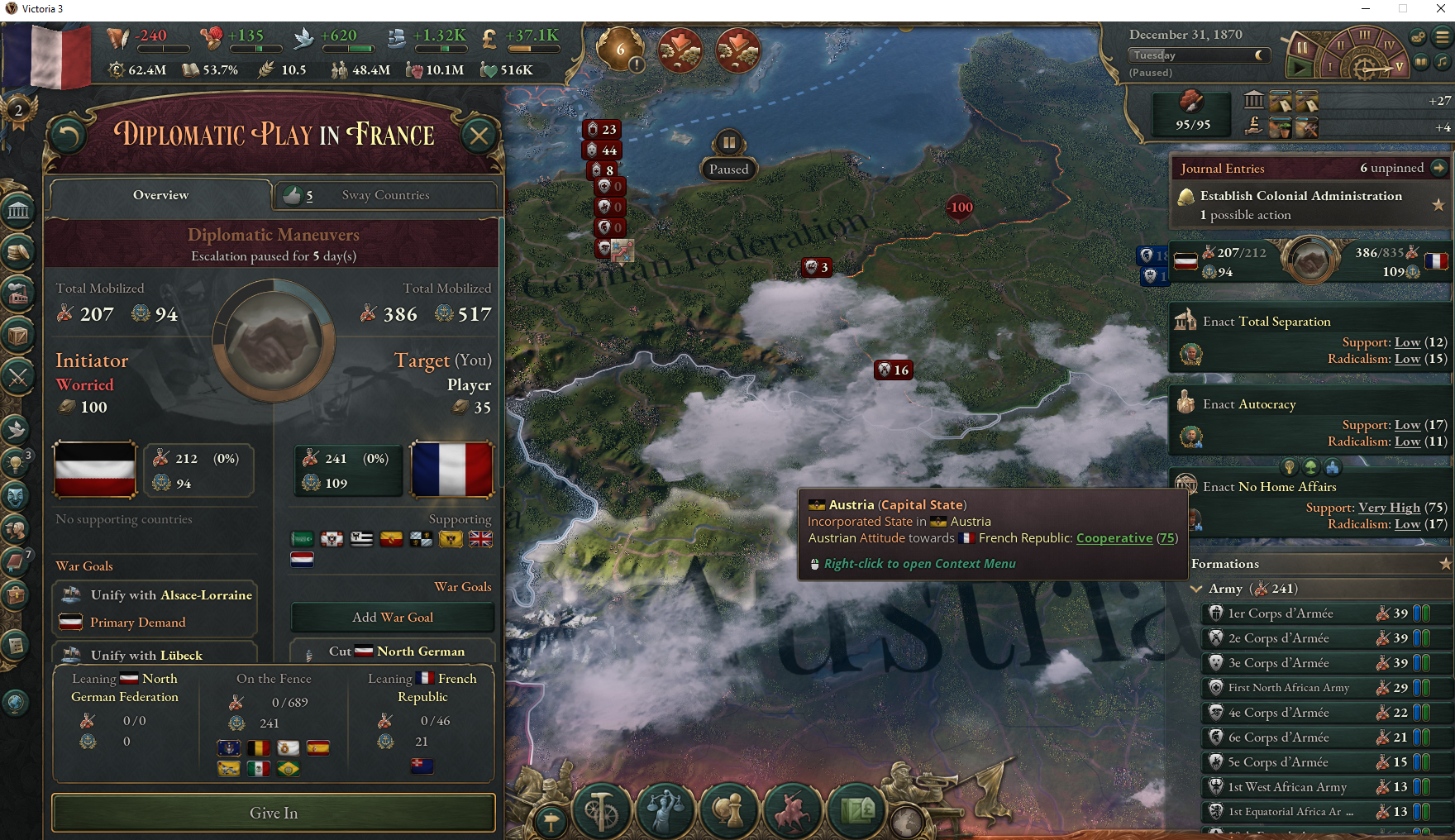The image size is (1455, 840).
Task: Select the Overview tab
Action: (160, 195)
